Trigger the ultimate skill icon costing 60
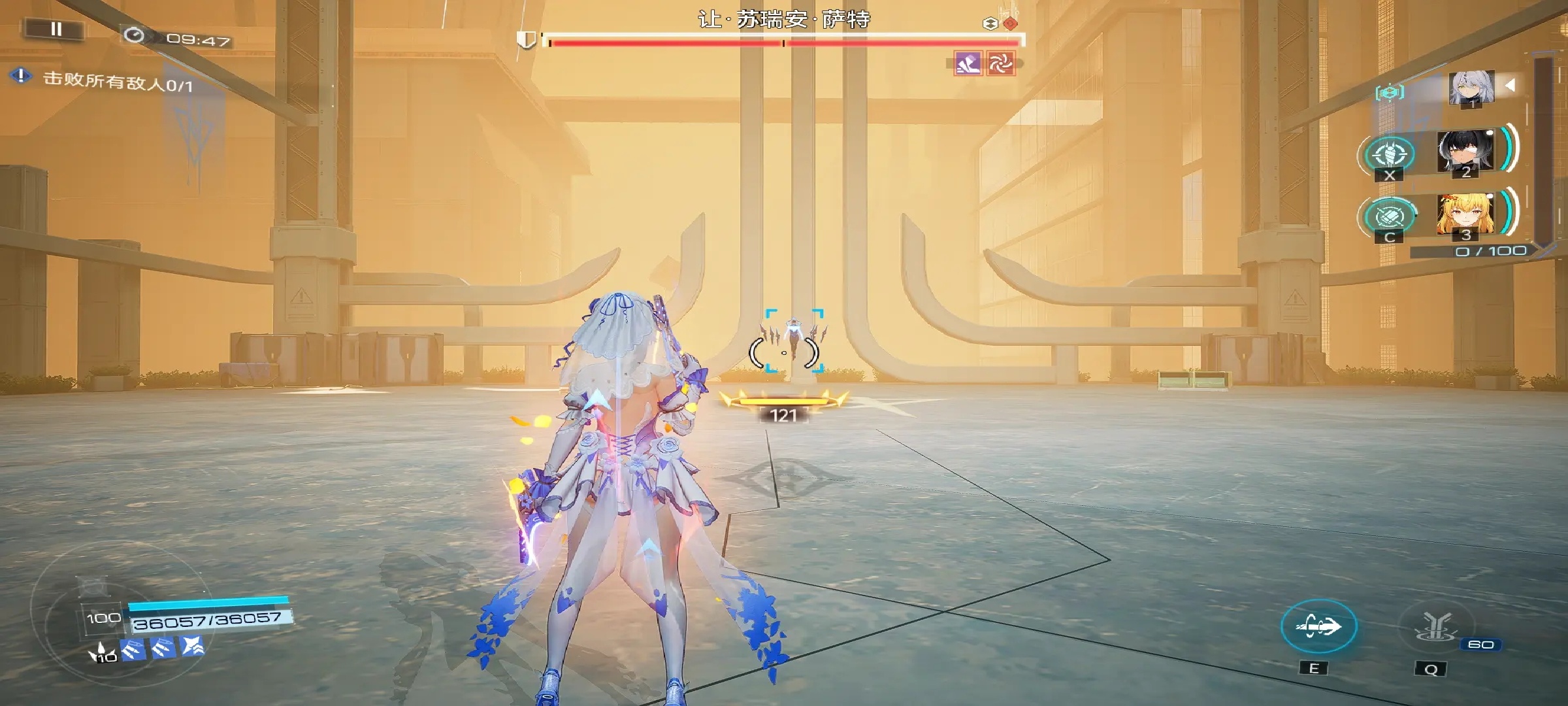Viewport: 1568px width, 706px height. (1435, 626)
